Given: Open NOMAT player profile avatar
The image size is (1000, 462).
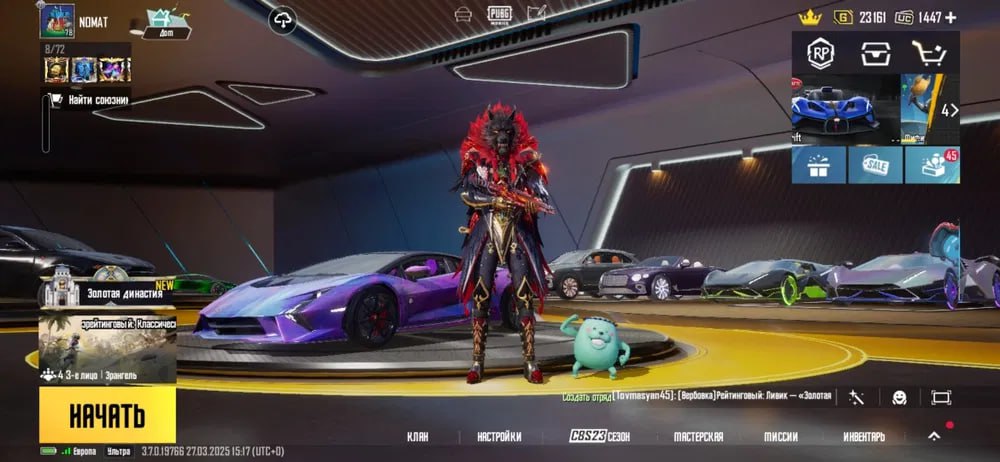Looking at the screenshot, I should tap(57, 21).
